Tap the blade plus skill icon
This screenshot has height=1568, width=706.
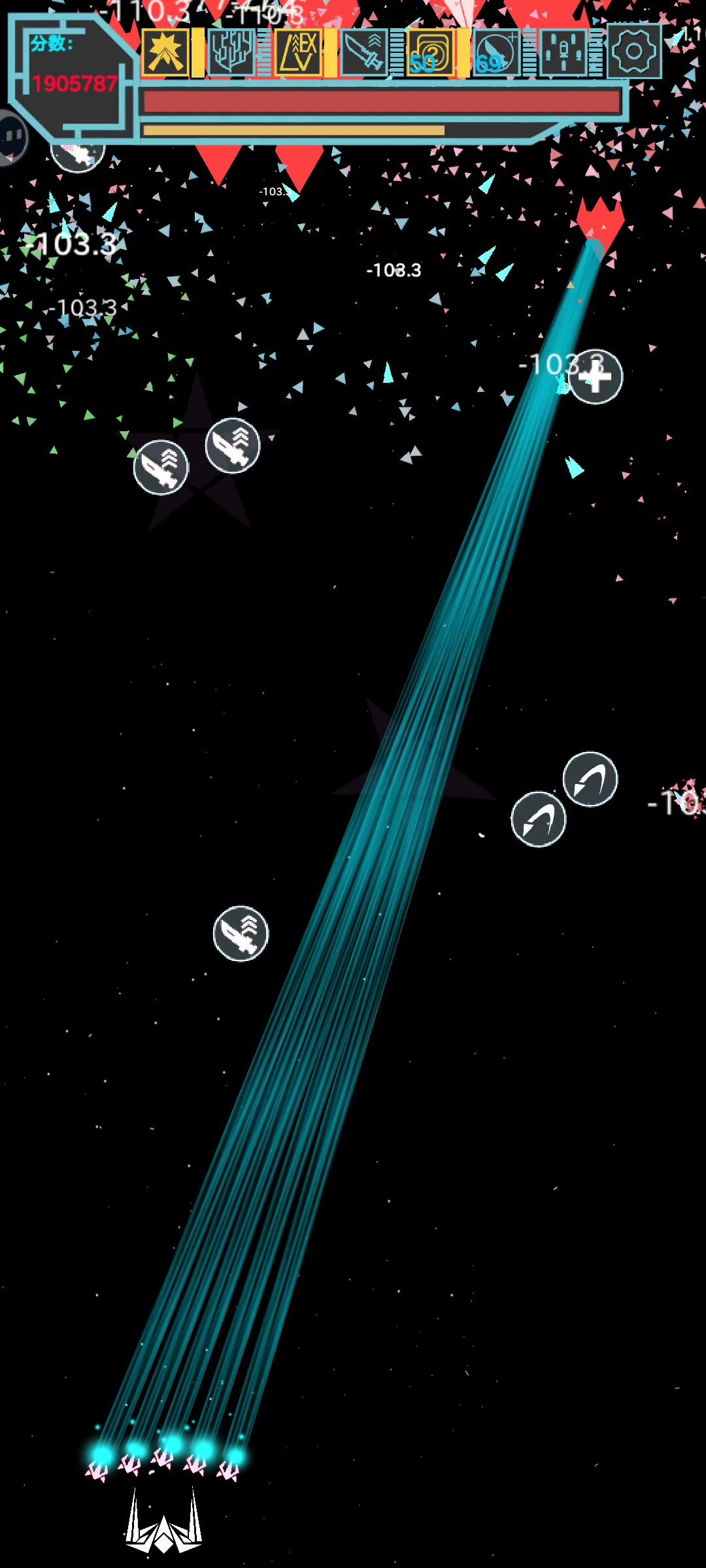[x=496, y=52]
